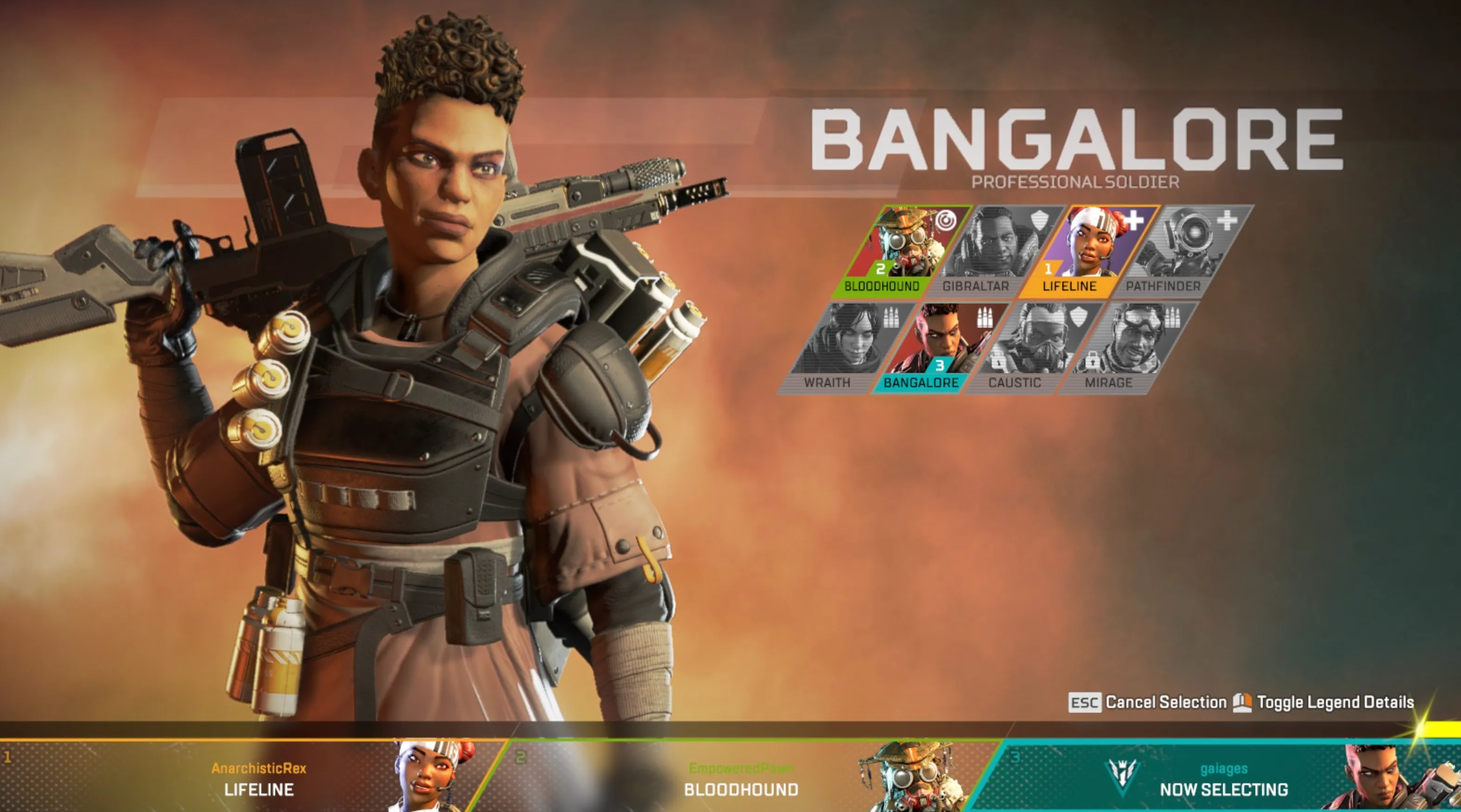This screenshot has width=1461, height=812.
Task: Toggle Legend Details
Action: click(1353, 702)
